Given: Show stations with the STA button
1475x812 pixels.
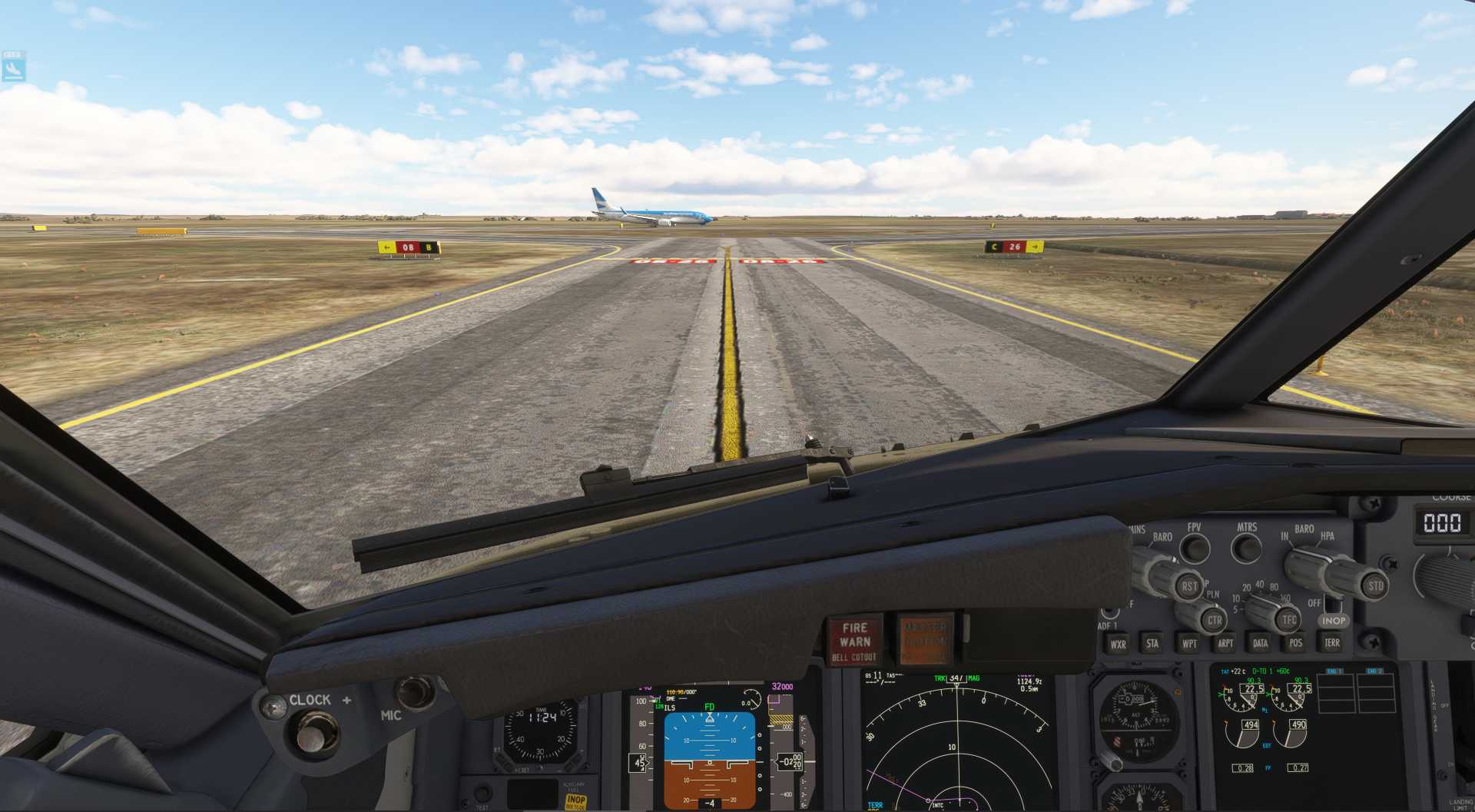Looking at the screenshot, I should tap(1152, 644).
